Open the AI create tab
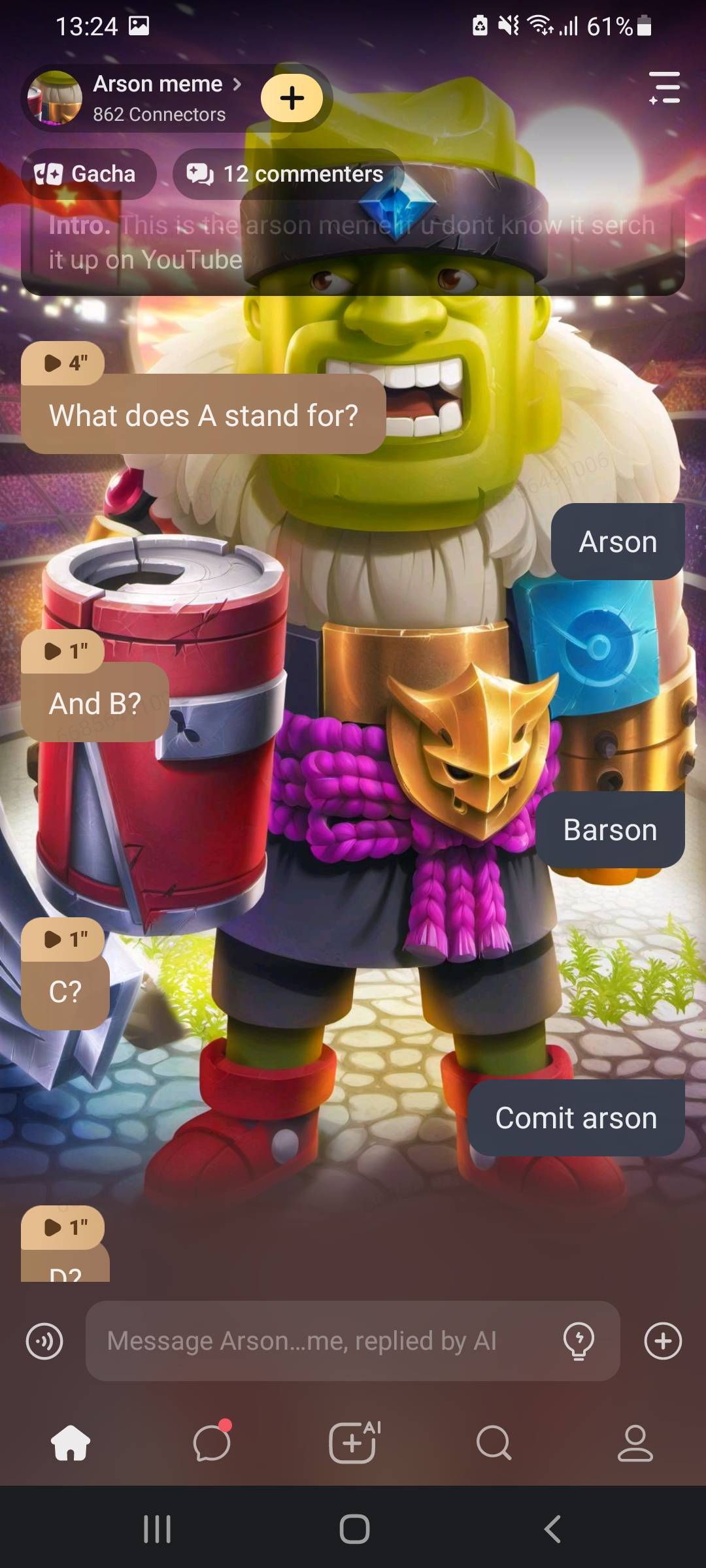Image resolution: width=706 pixels, height=1568 pixels. point(353,1442)
